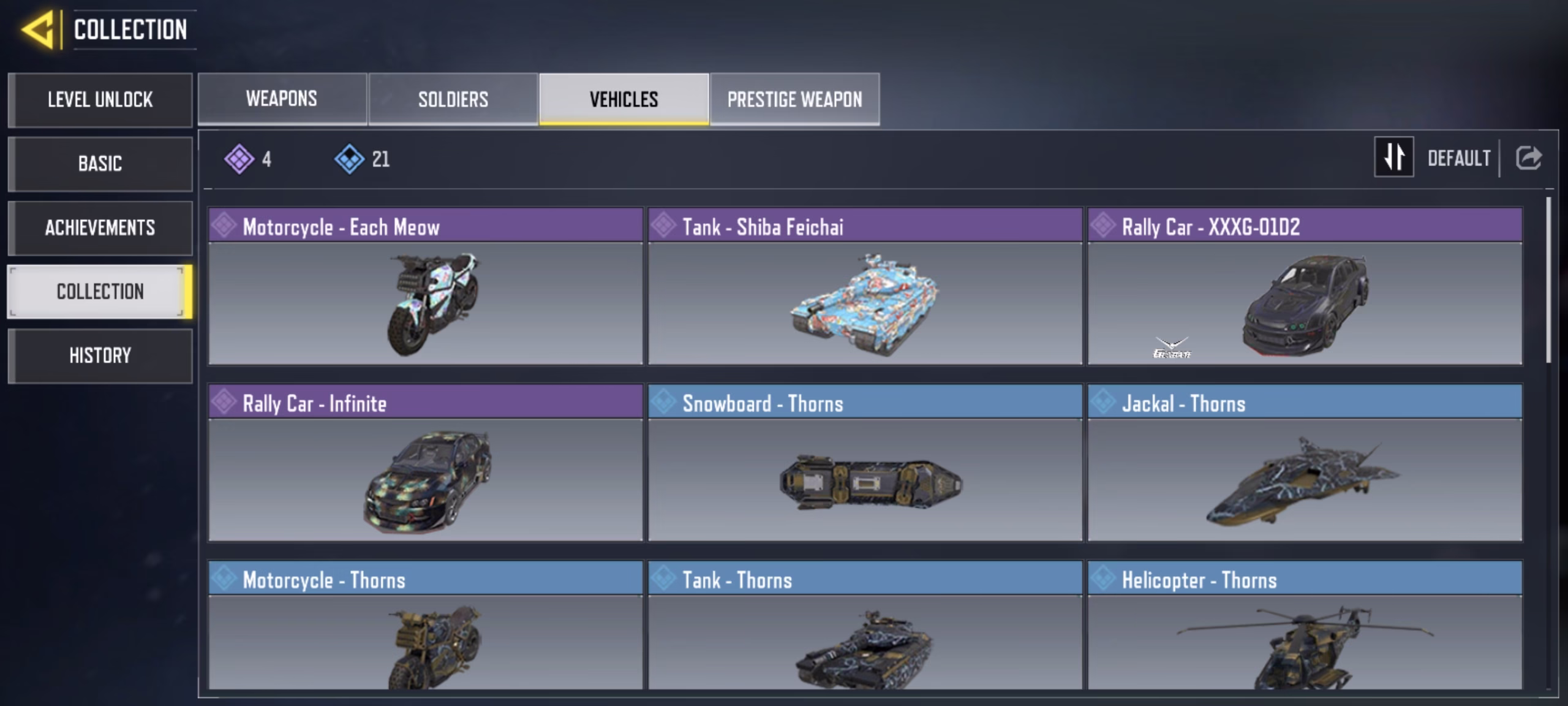Select the Basic menu entry
The height and width of the screenshot is (706, 1568).
pyautogui.click(x=100, y=164)
